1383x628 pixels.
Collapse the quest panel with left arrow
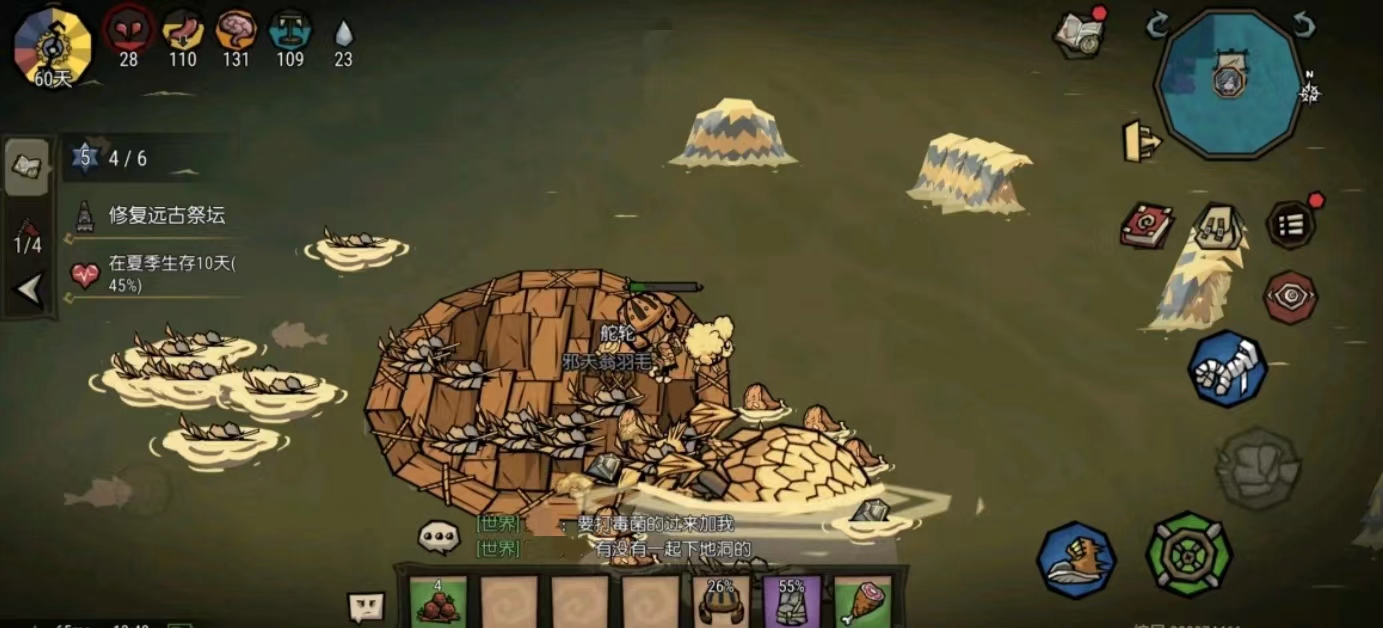click(x=28, y=290)
